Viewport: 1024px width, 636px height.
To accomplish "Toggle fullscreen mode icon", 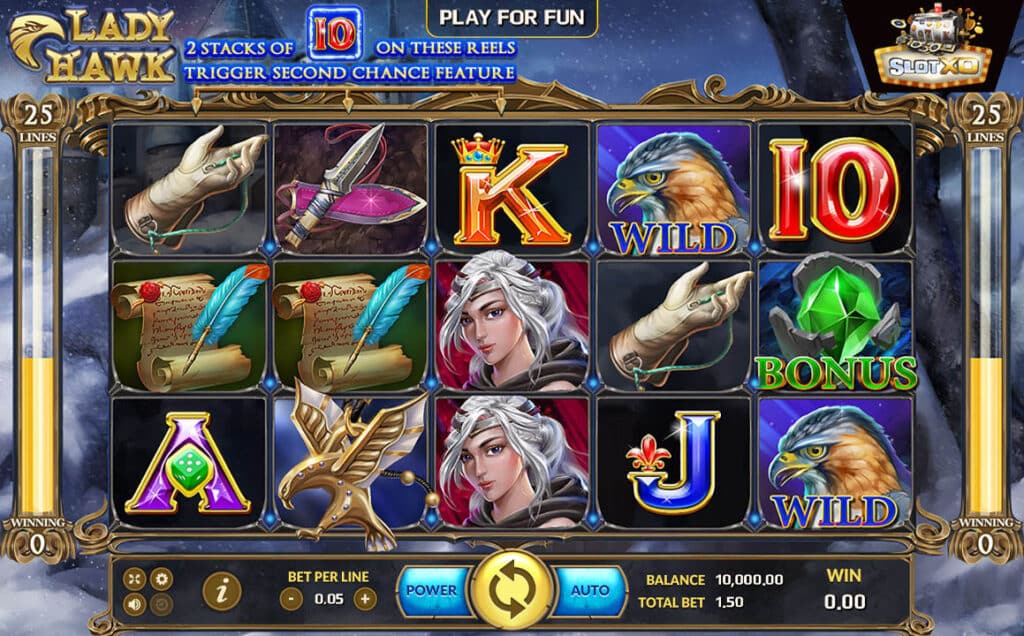I will (x=134, y=579).
